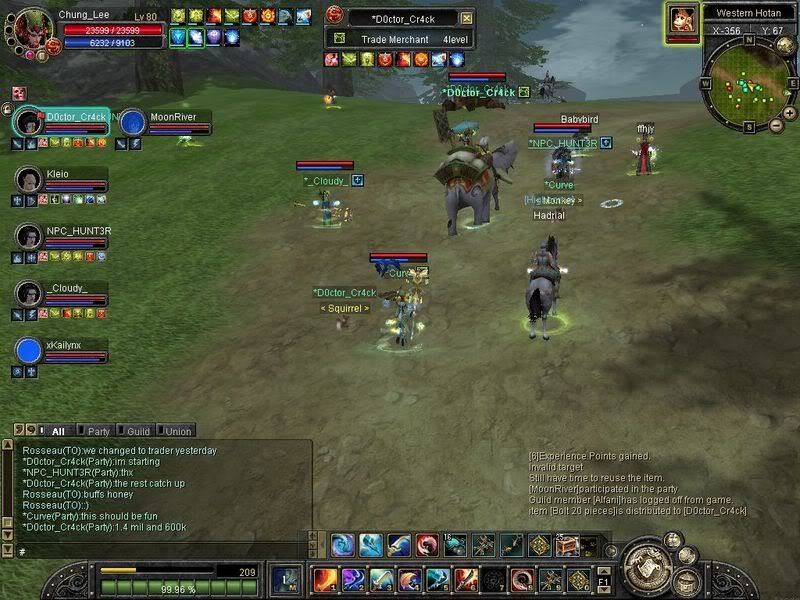Image resolution: width=800 pixels, height=600 pixels.
Task: Select party member Kleio
Action: click(29, 180)
